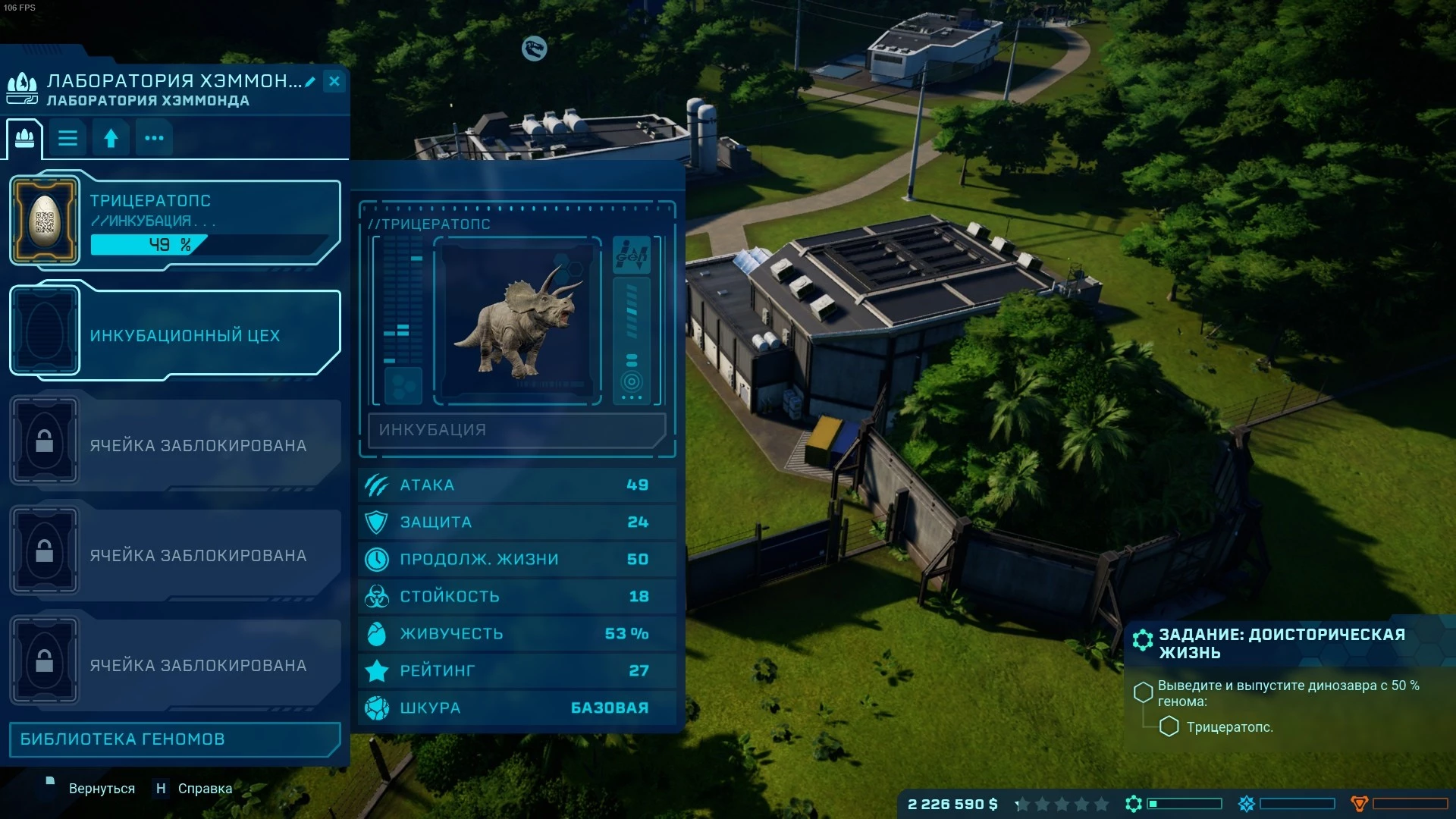This screenshot has height=819, width=1456.
Task: Open the Доисторическая жизнь mission tracker
Action: (1282, 643)
